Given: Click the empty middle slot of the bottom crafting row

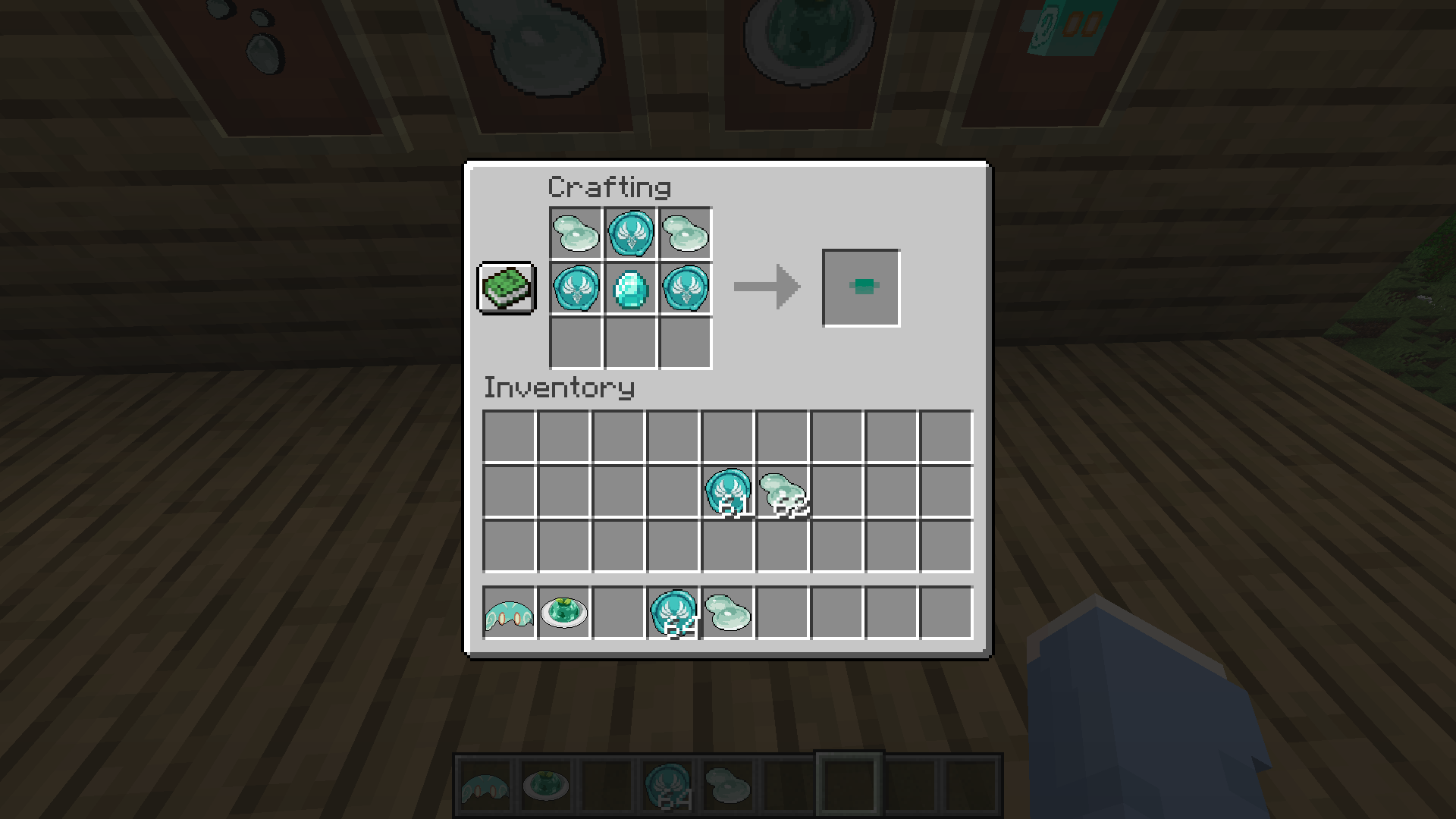Looking at the screenshot, I should (629, 343).
